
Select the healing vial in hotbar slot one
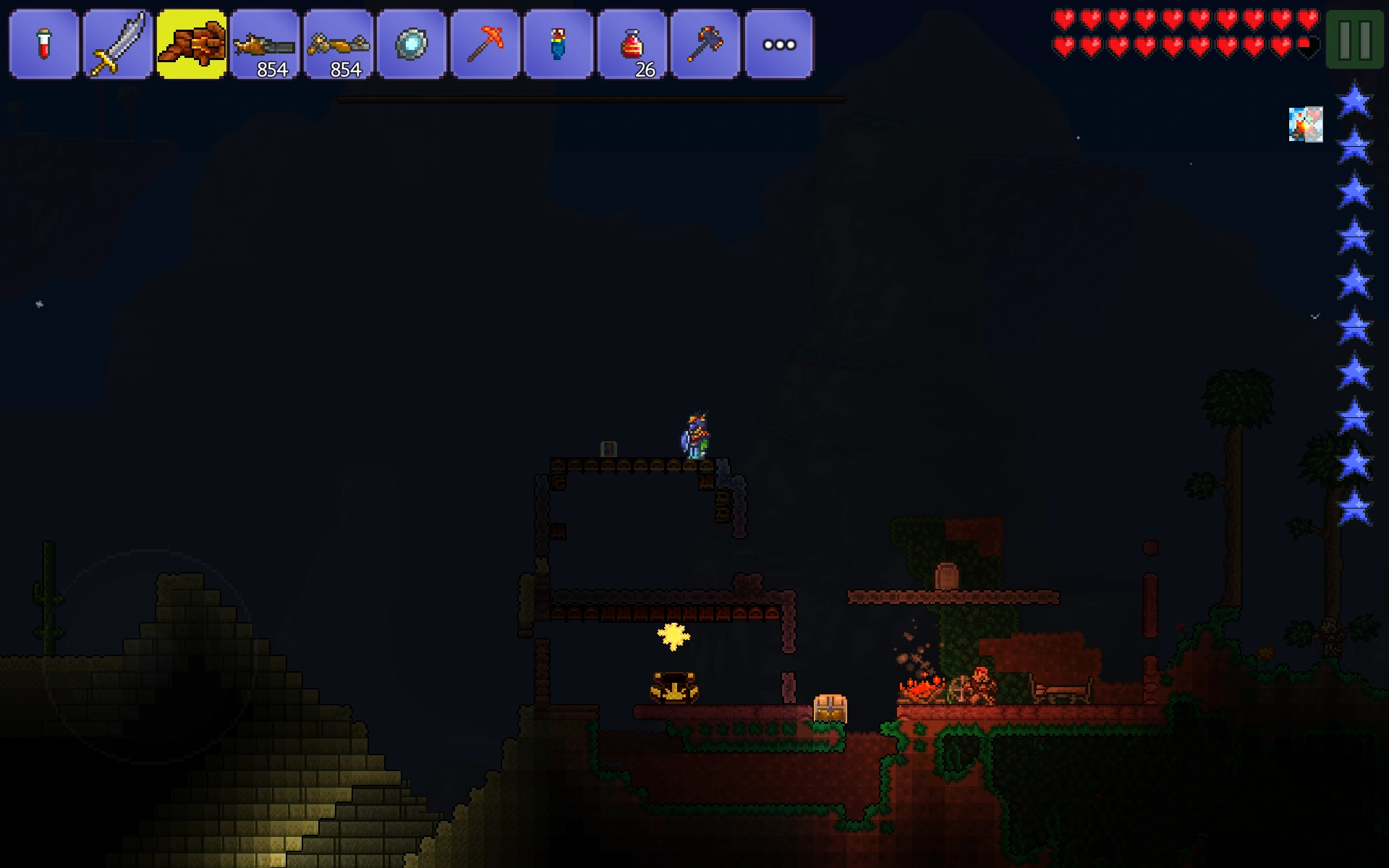click(x=43, y=45)
